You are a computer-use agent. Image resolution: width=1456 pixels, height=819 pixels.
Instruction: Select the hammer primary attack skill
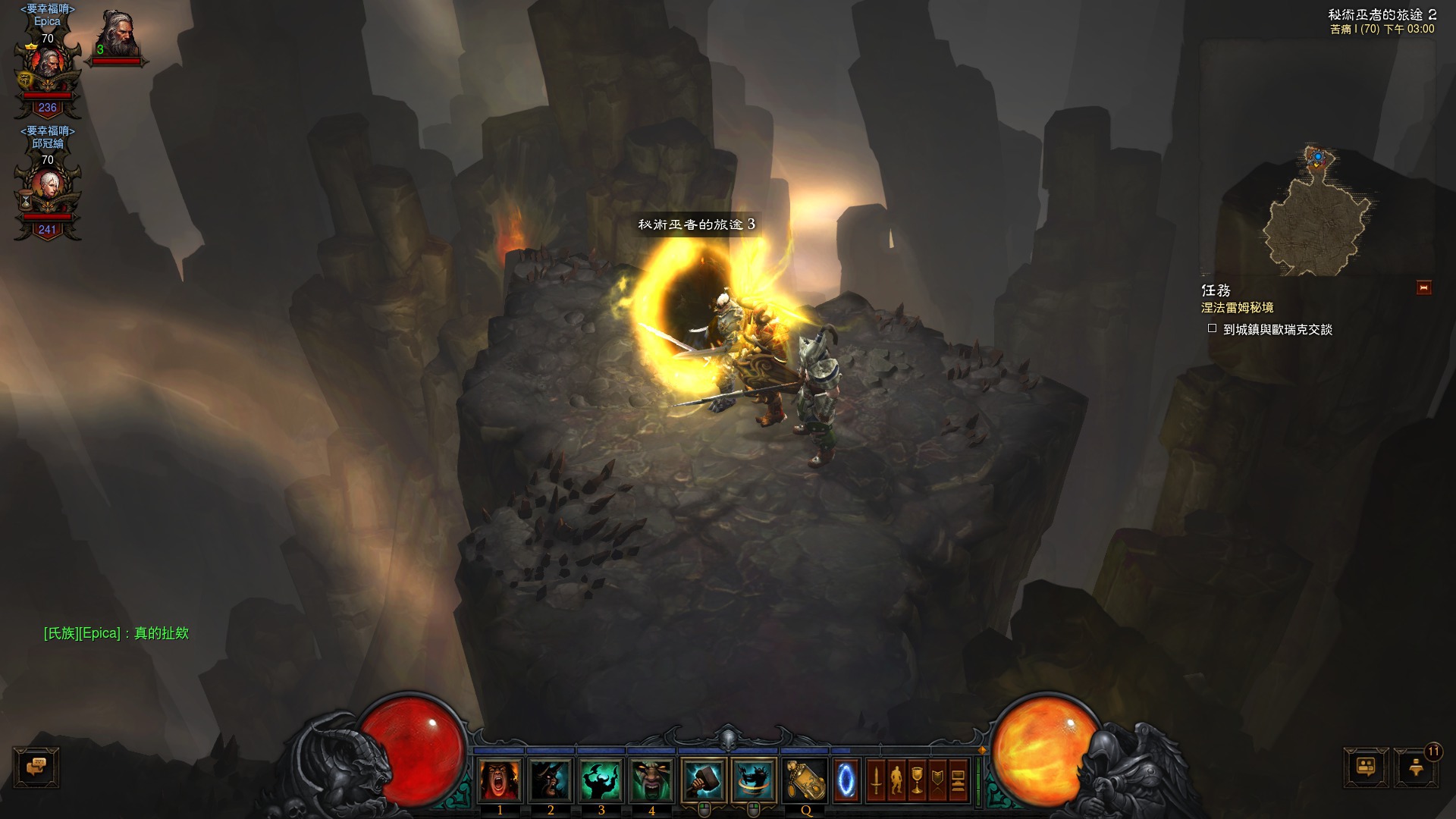coord(704,780)
